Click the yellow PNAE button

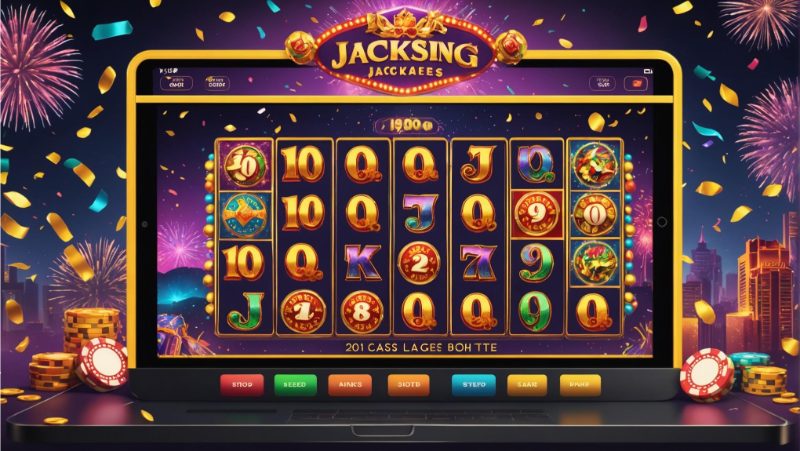click(580, 382)
